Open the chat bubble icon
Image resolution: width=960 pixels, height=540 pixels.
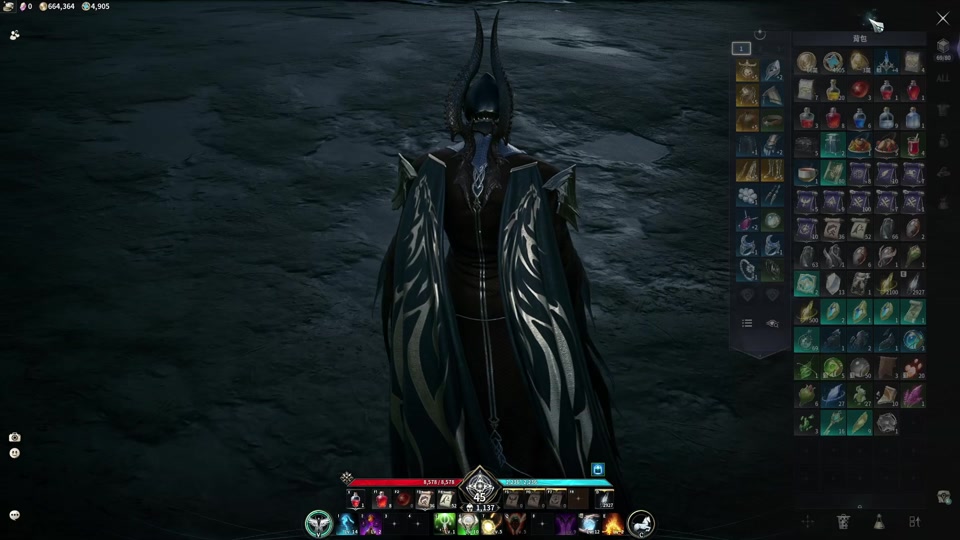pos(14,515)
